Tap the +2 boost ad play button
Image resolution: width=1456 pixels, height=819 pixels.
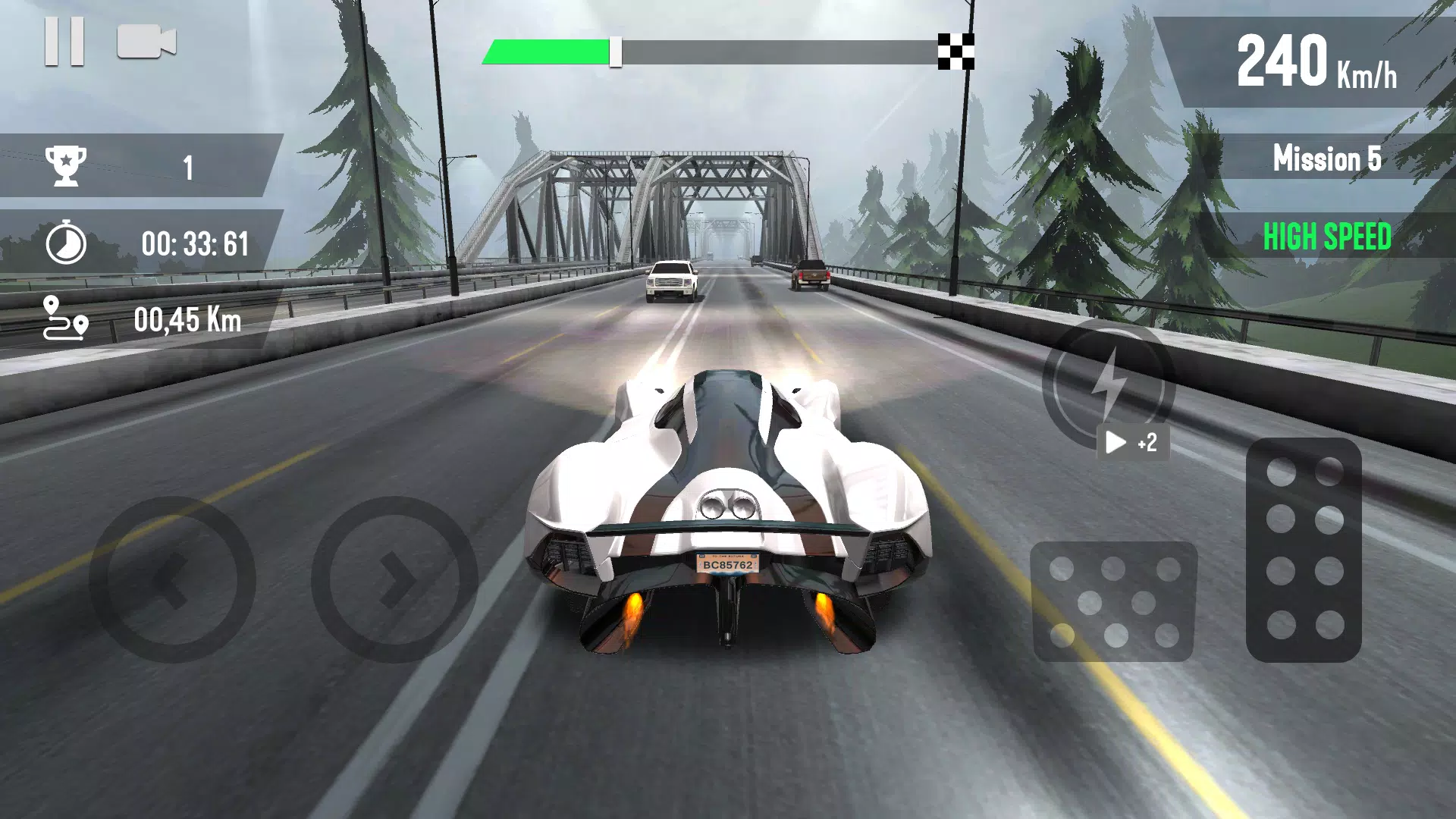click(1134, 442)
